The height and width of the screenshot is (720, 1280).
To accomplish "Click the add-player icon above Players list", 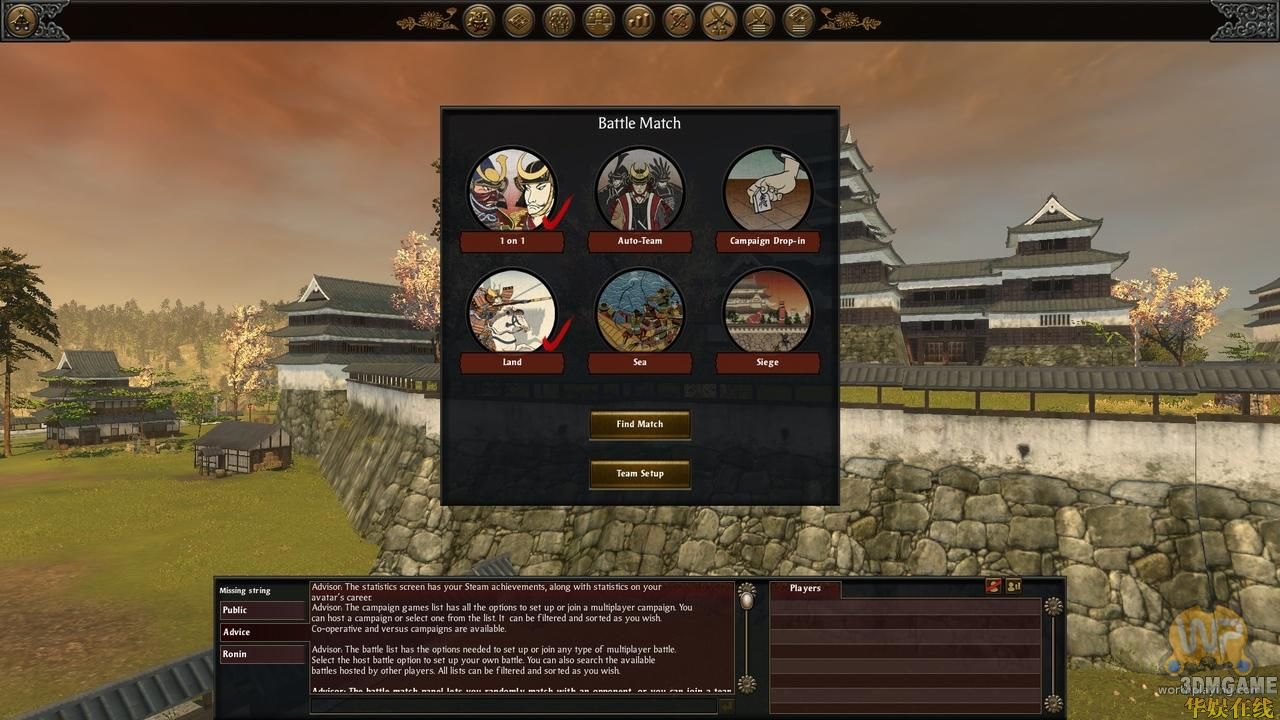I will 1013,587.
